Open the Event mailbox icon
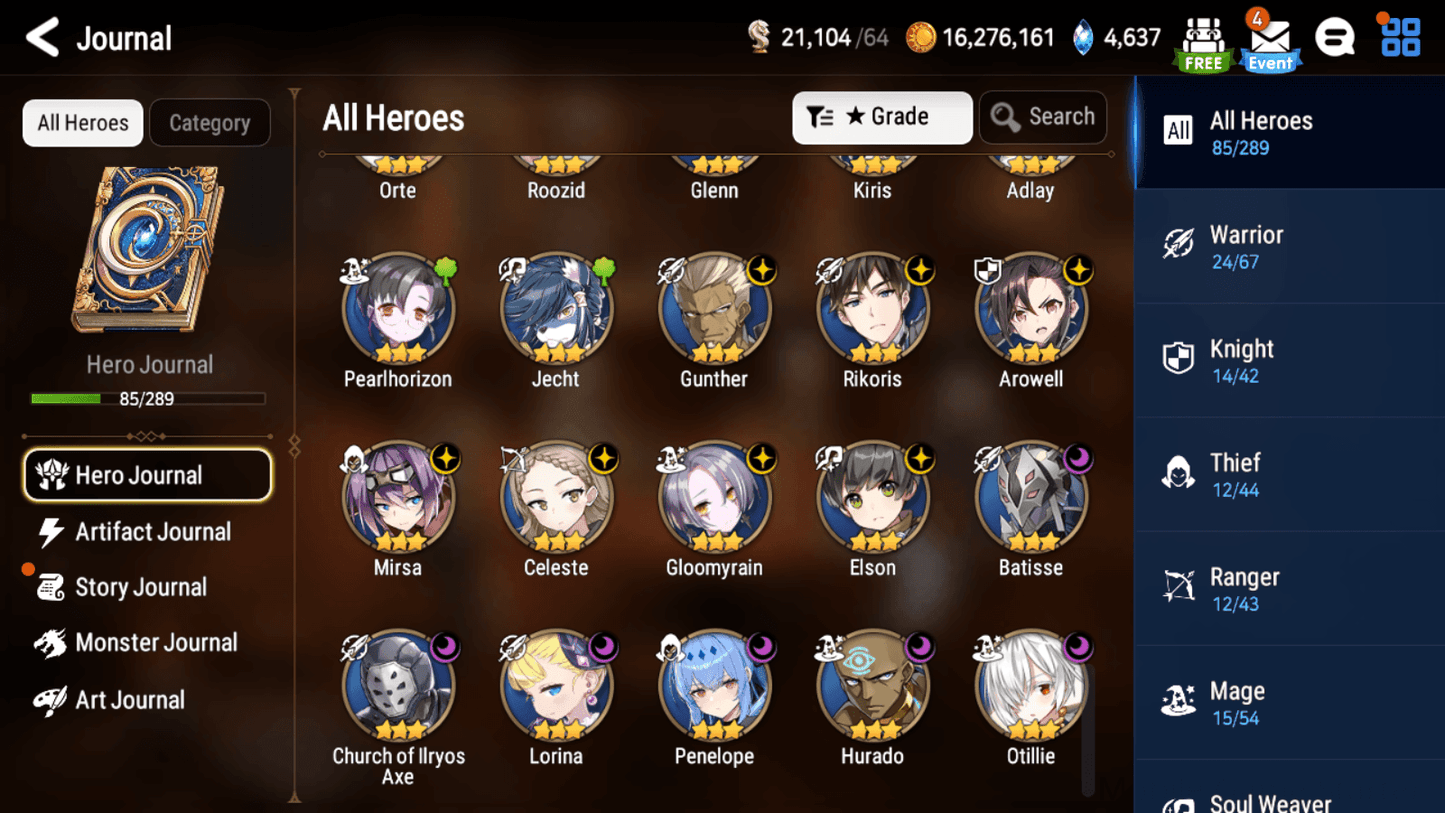The height and width of the screenshot is (813, 1445). [1270, 42]
